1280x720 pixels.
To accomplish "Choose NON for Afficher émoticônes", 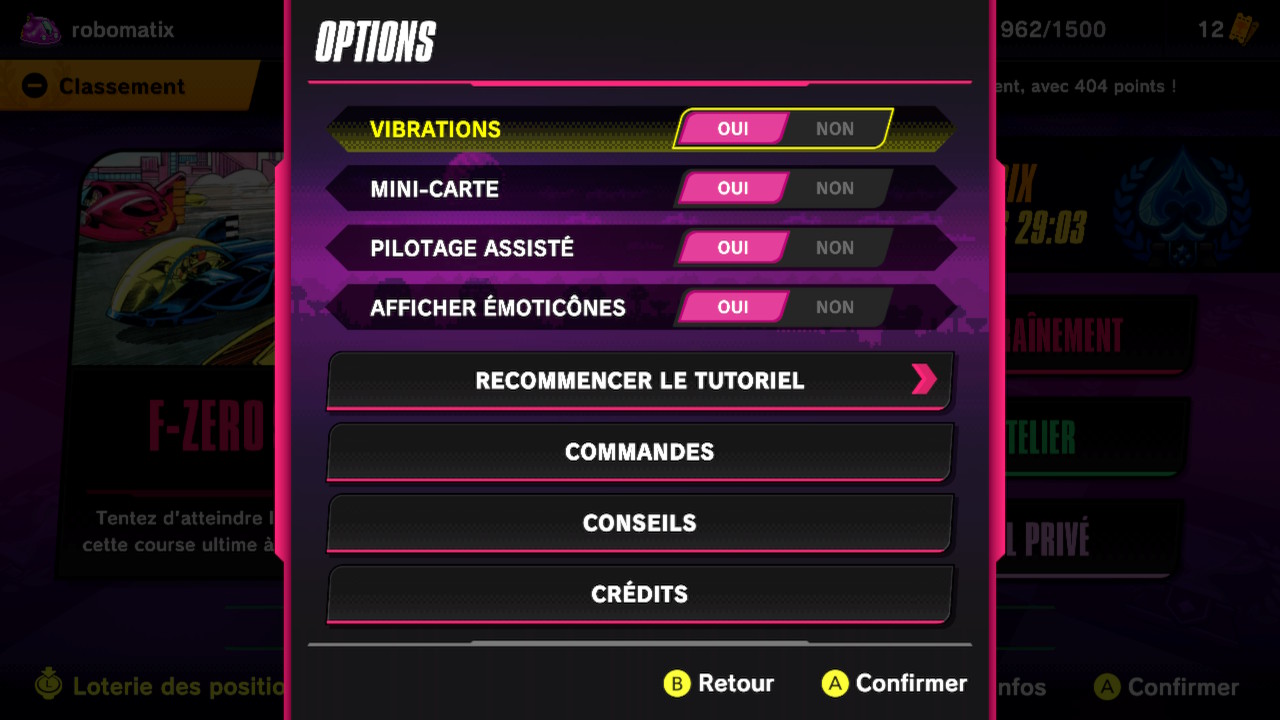I will coord(836,307).
